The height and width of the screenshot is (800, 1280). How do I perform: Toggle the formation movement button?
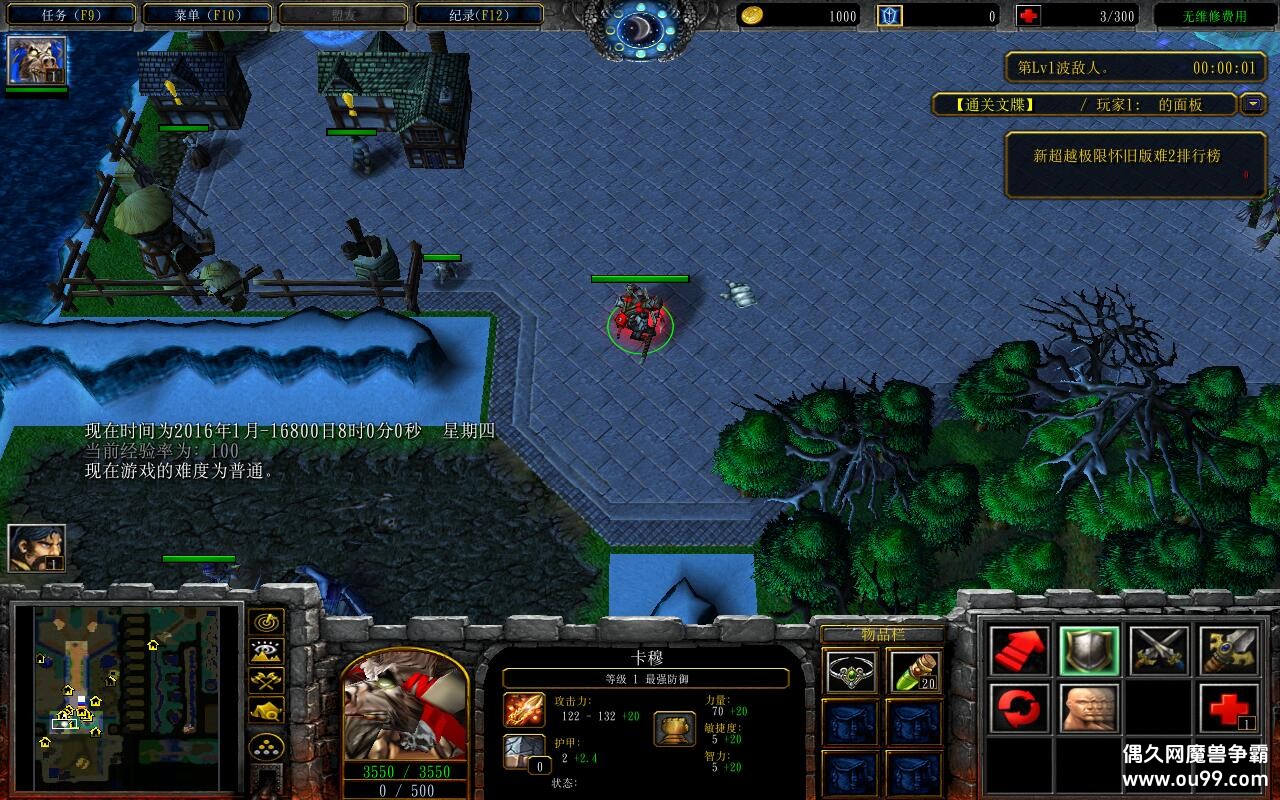point(267,747)
